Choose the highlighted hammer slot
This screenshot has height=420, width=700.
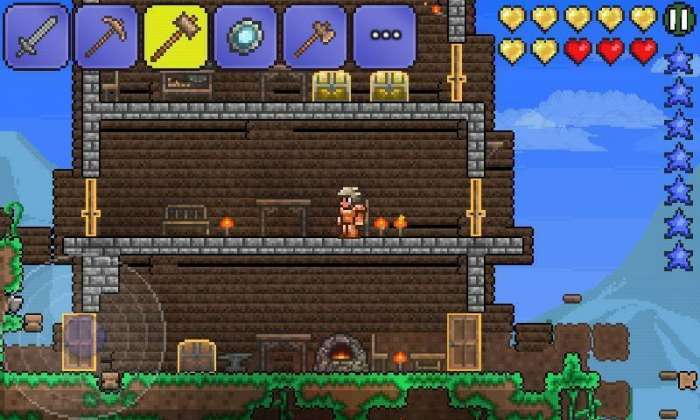pyautogui.click(x=174, y=36)
